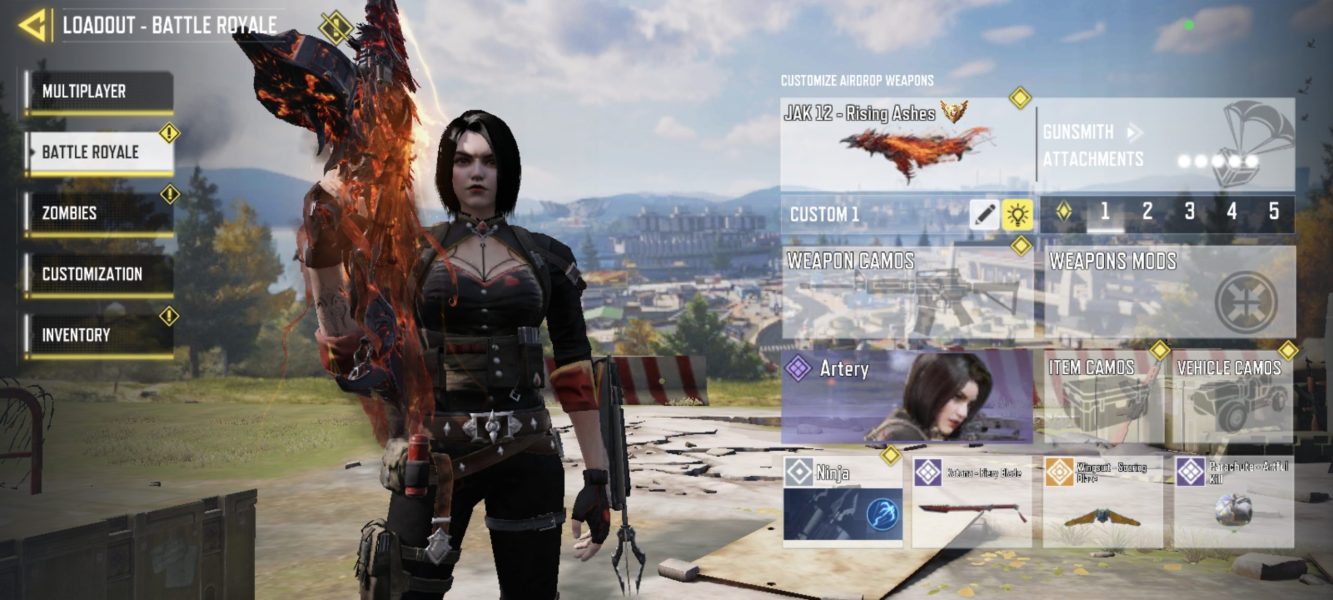Open the Weapons Mods panel
This screenshot has height=600, width=1333.
click(x=1168, y=293)
